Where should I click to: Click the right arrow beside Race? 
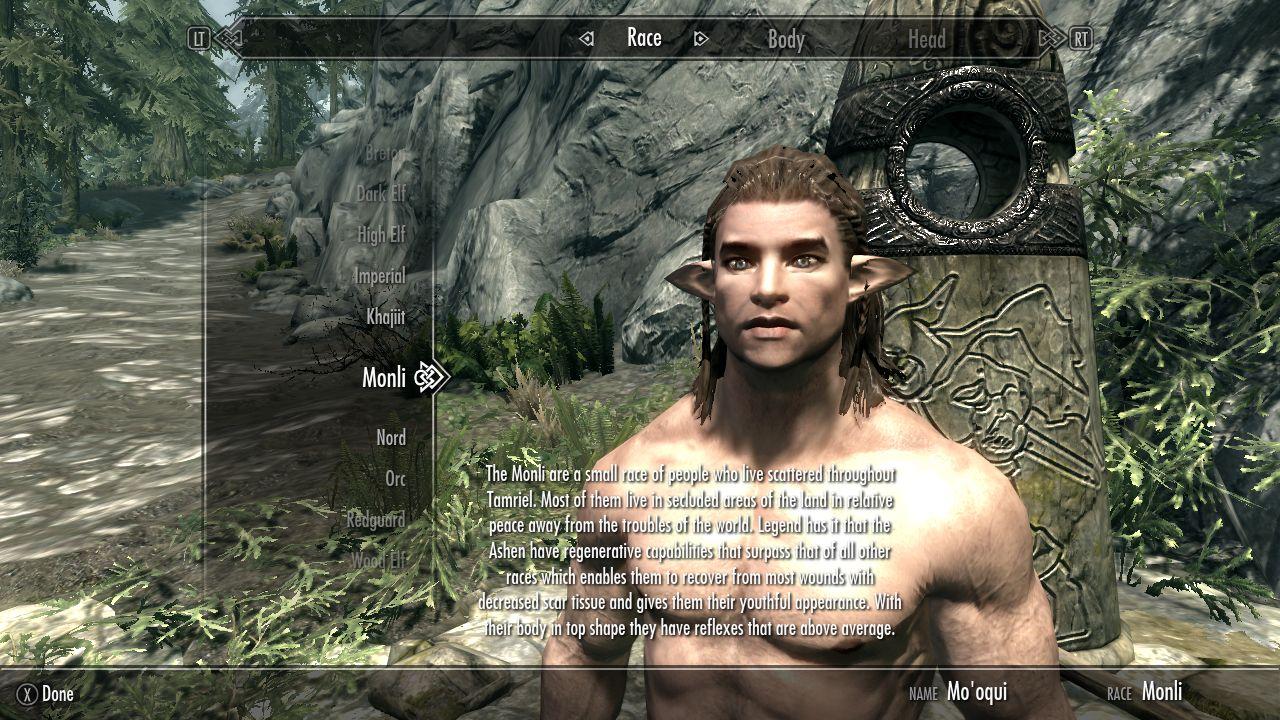pos(701,39)
